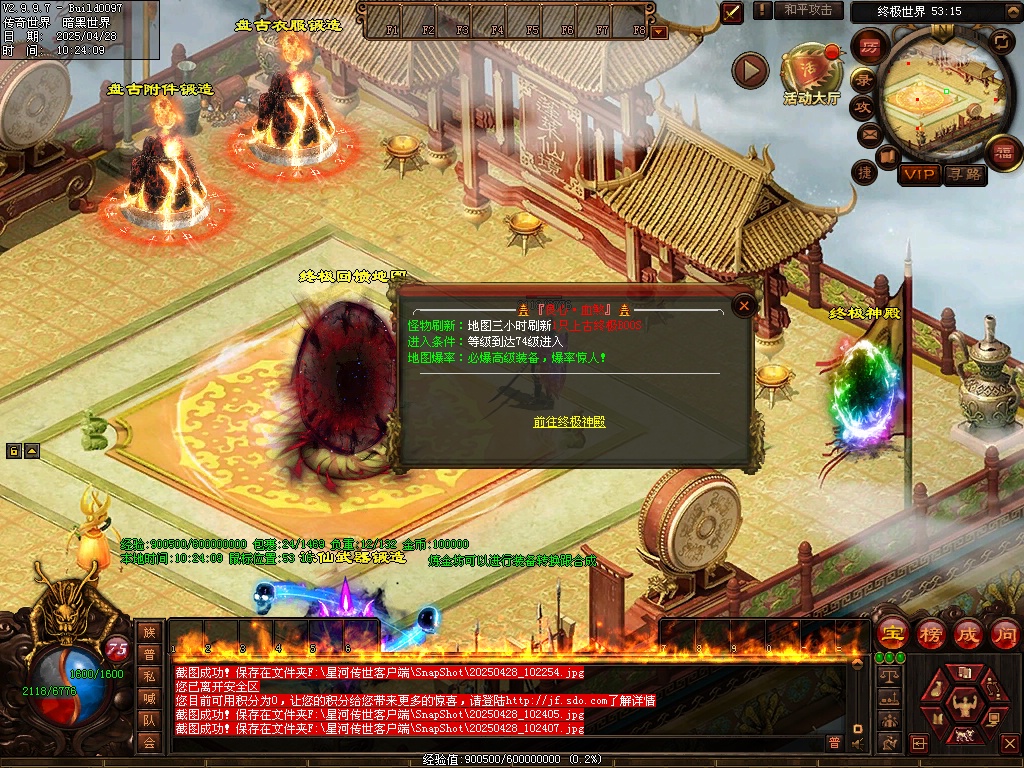Click the round play arrow button
This screenshot has width=1024, height=768.
point(750,70)
